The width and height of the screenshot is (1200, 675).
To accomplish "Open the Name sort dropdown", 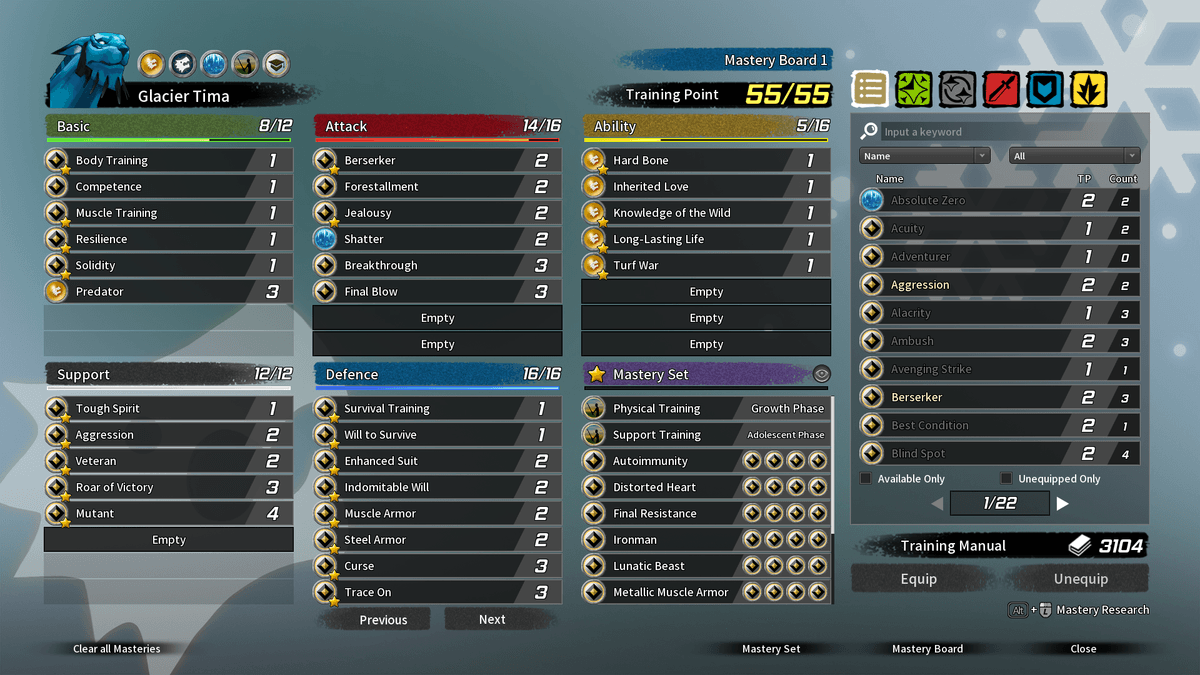I will [924, 156].
